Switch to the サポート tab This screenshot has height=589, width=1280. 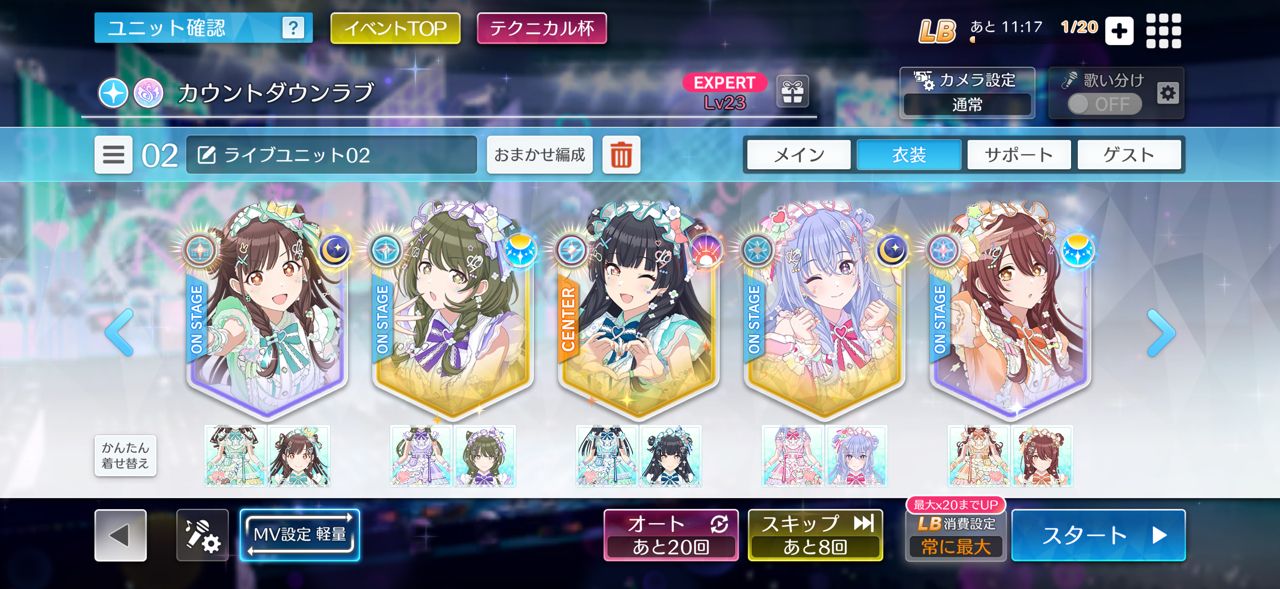tap(1018, 155)
